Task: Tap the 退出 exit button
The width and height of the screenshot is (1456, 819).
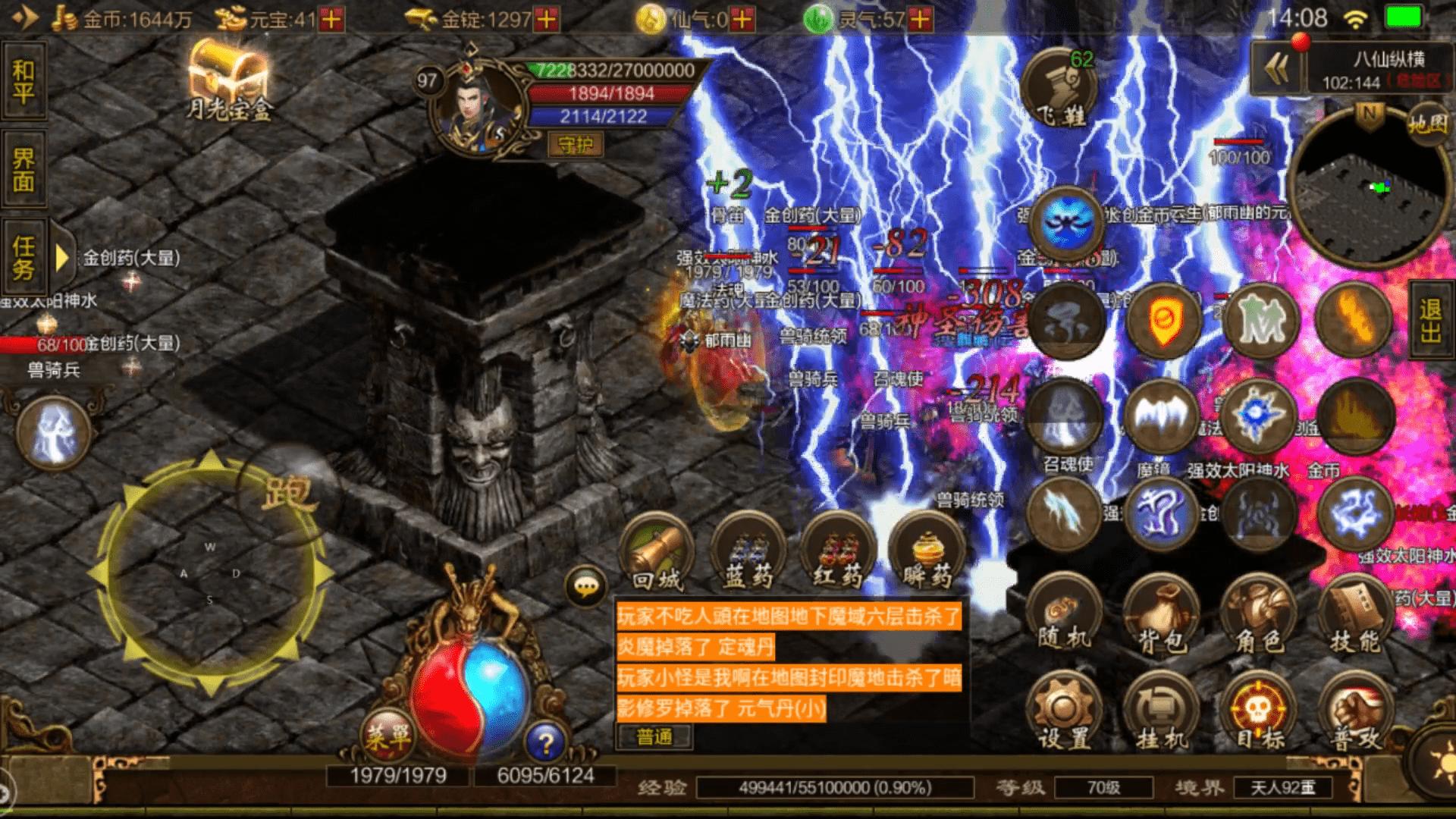Action: [x=1431, y=320]
